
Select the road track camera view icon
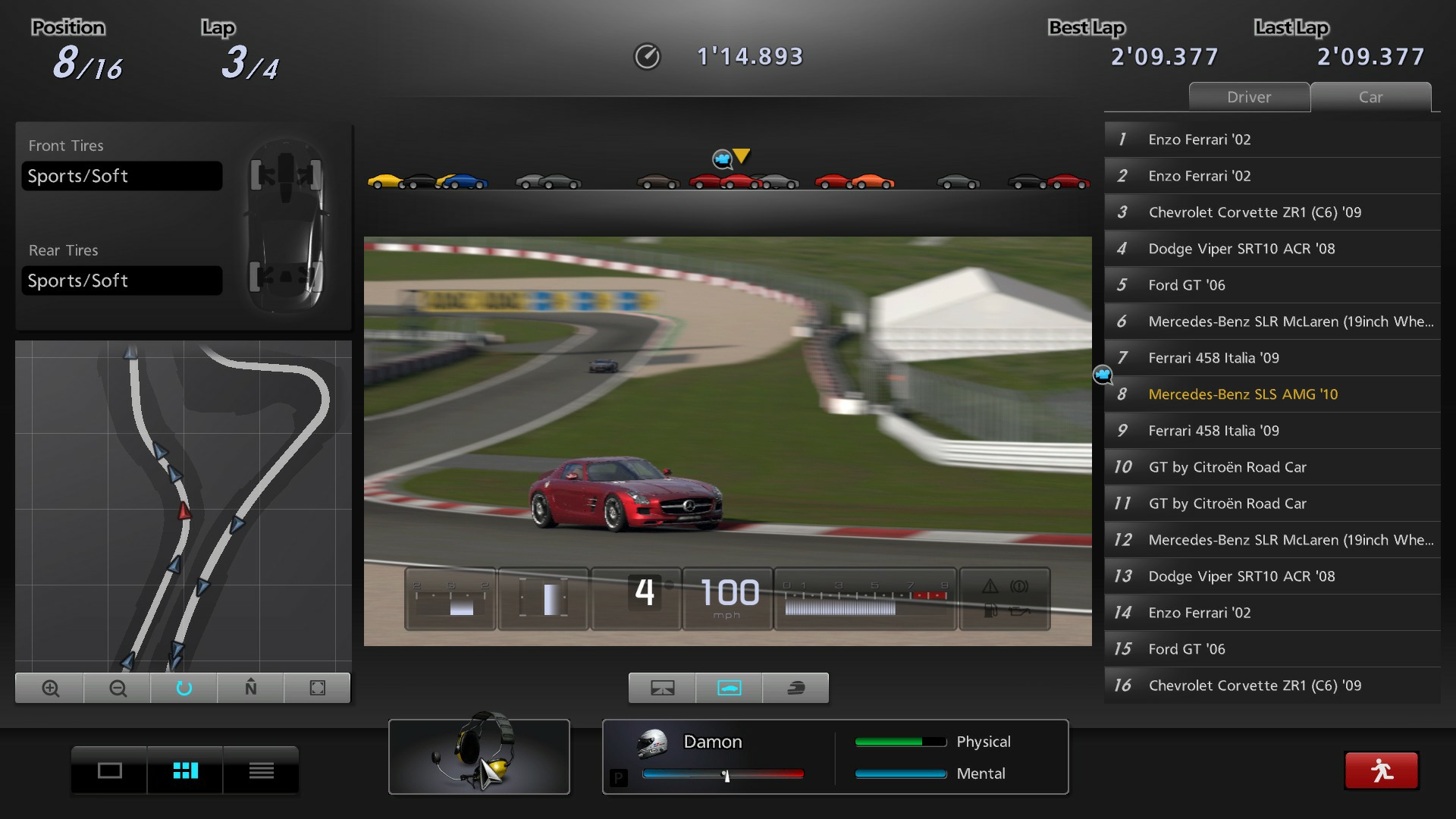[x=661, y=688]
